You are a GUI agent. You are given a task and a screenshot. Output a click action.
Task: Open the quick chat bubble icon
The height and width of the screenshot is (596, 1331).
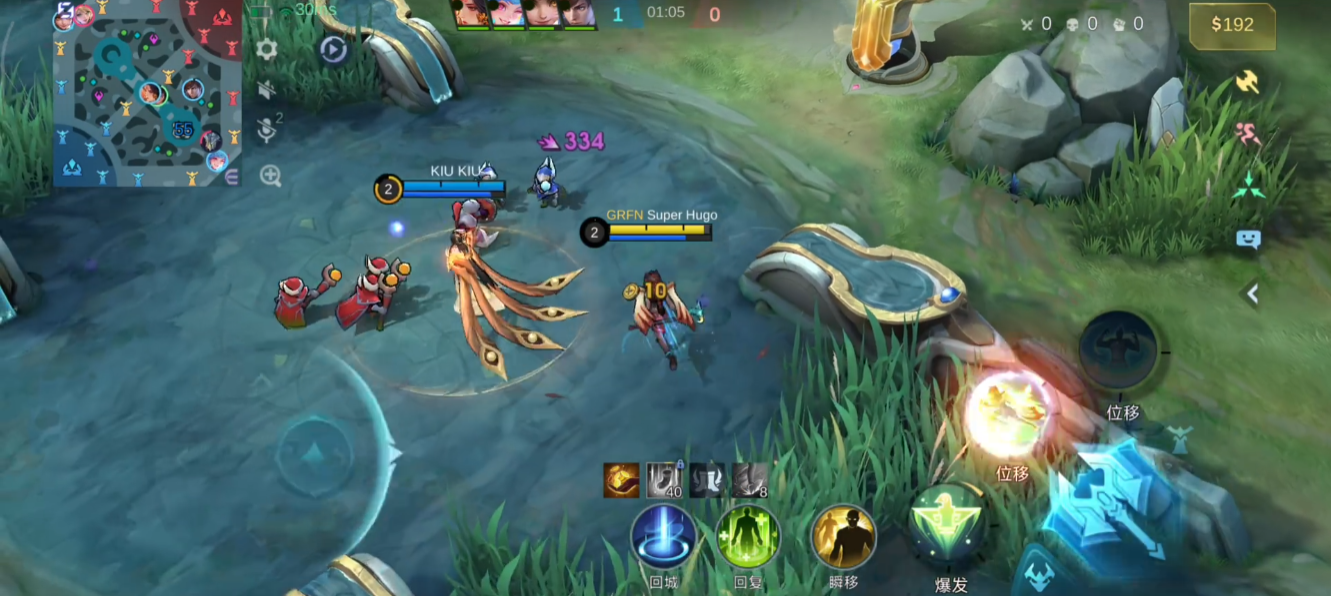tap(1248, 239)
